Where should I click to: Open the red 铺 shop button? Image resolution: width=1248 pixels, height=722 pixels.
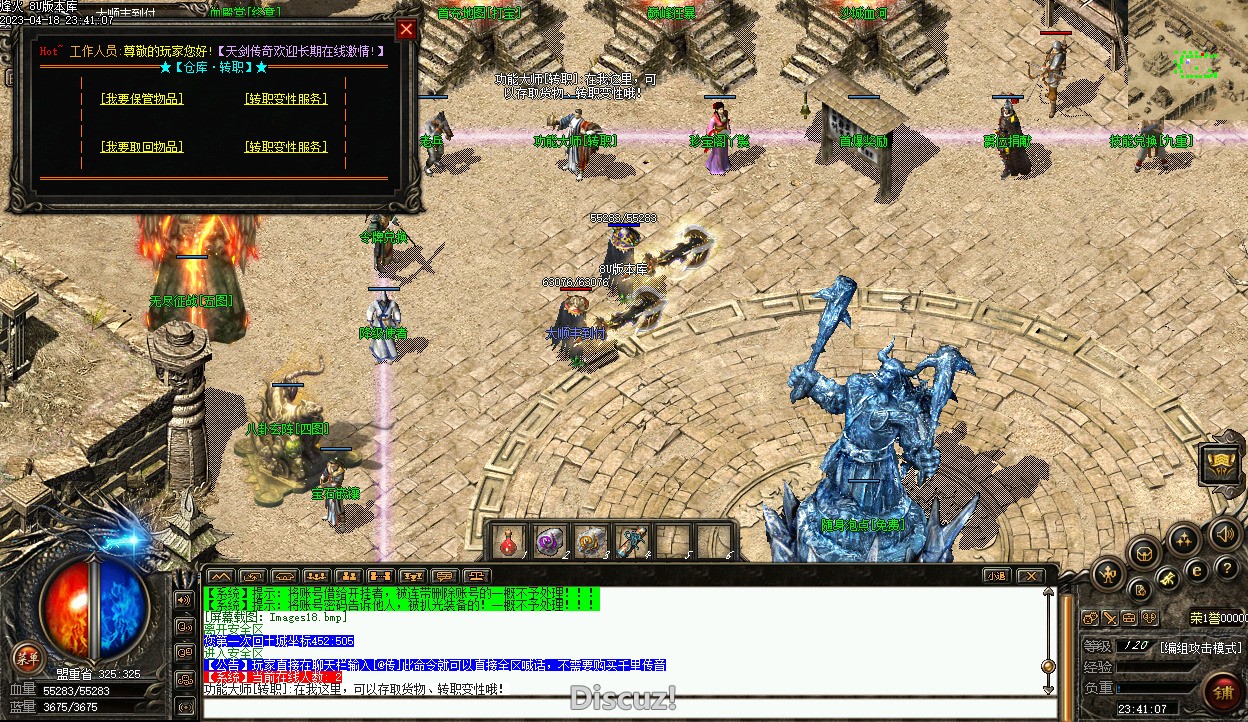coord(1223,691)
